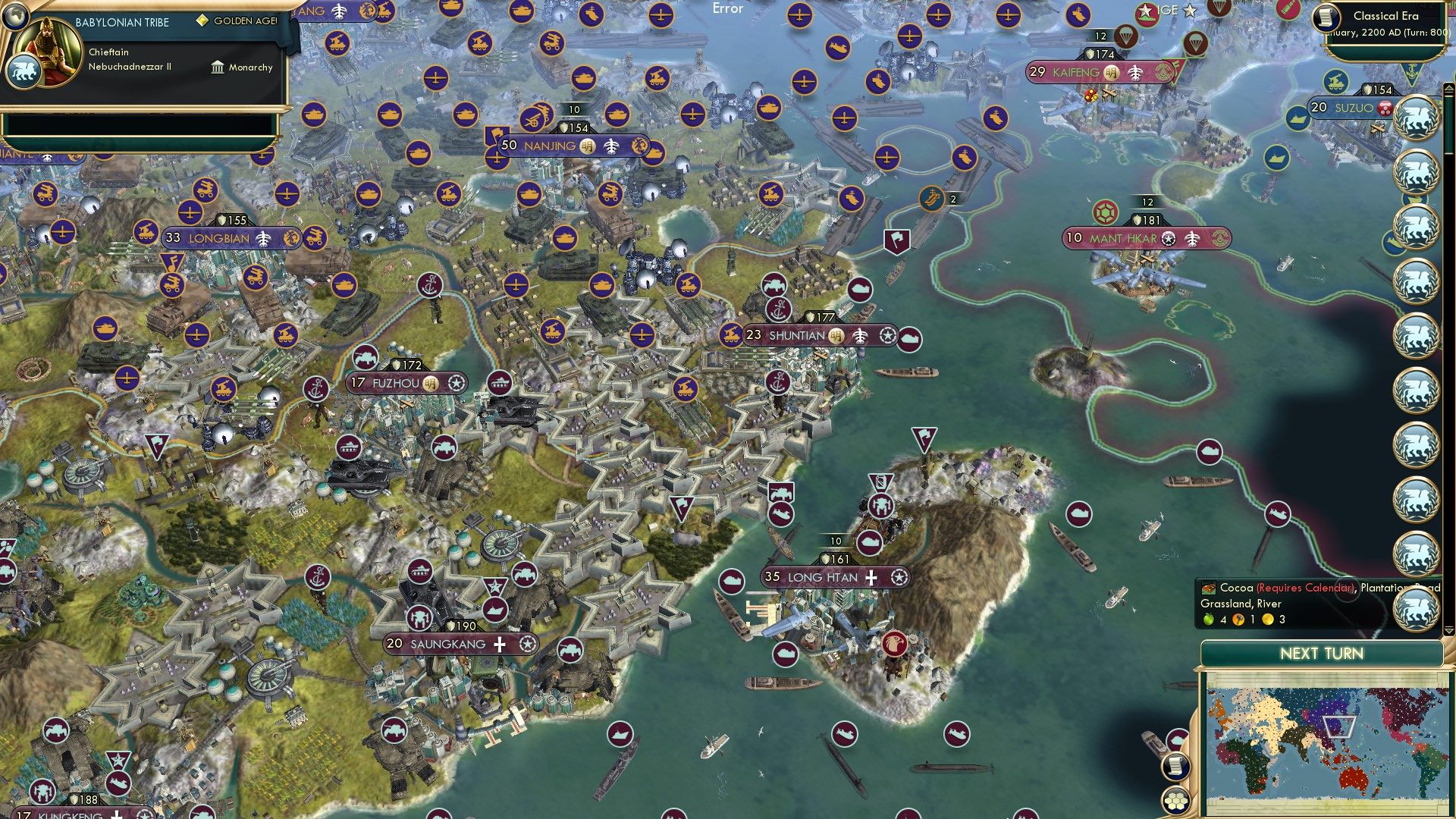Click the globe map options icon top-left
The width and height of the screenshot is (1456, 819).
(15, 17)
